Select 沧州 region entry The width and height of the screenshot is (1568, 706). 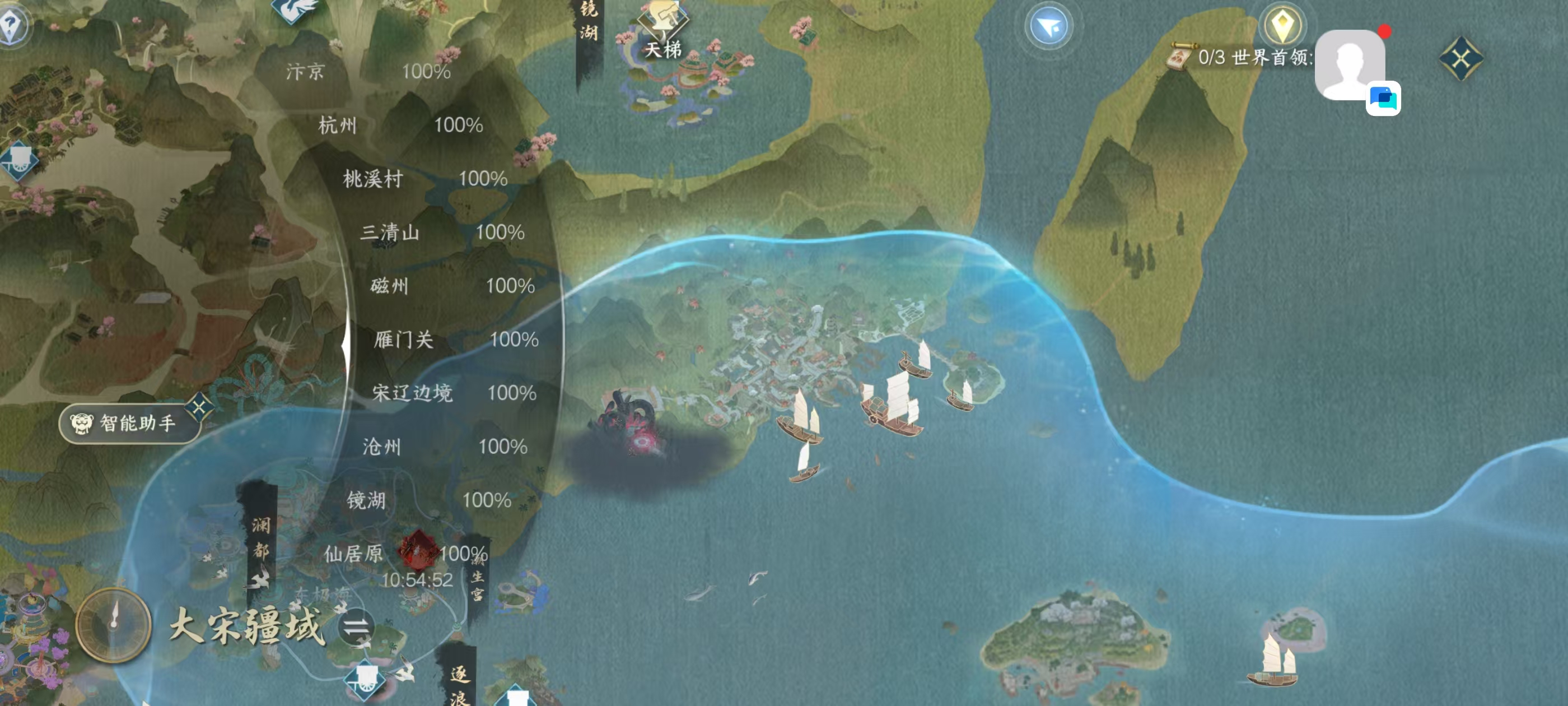tap(382, 447)
